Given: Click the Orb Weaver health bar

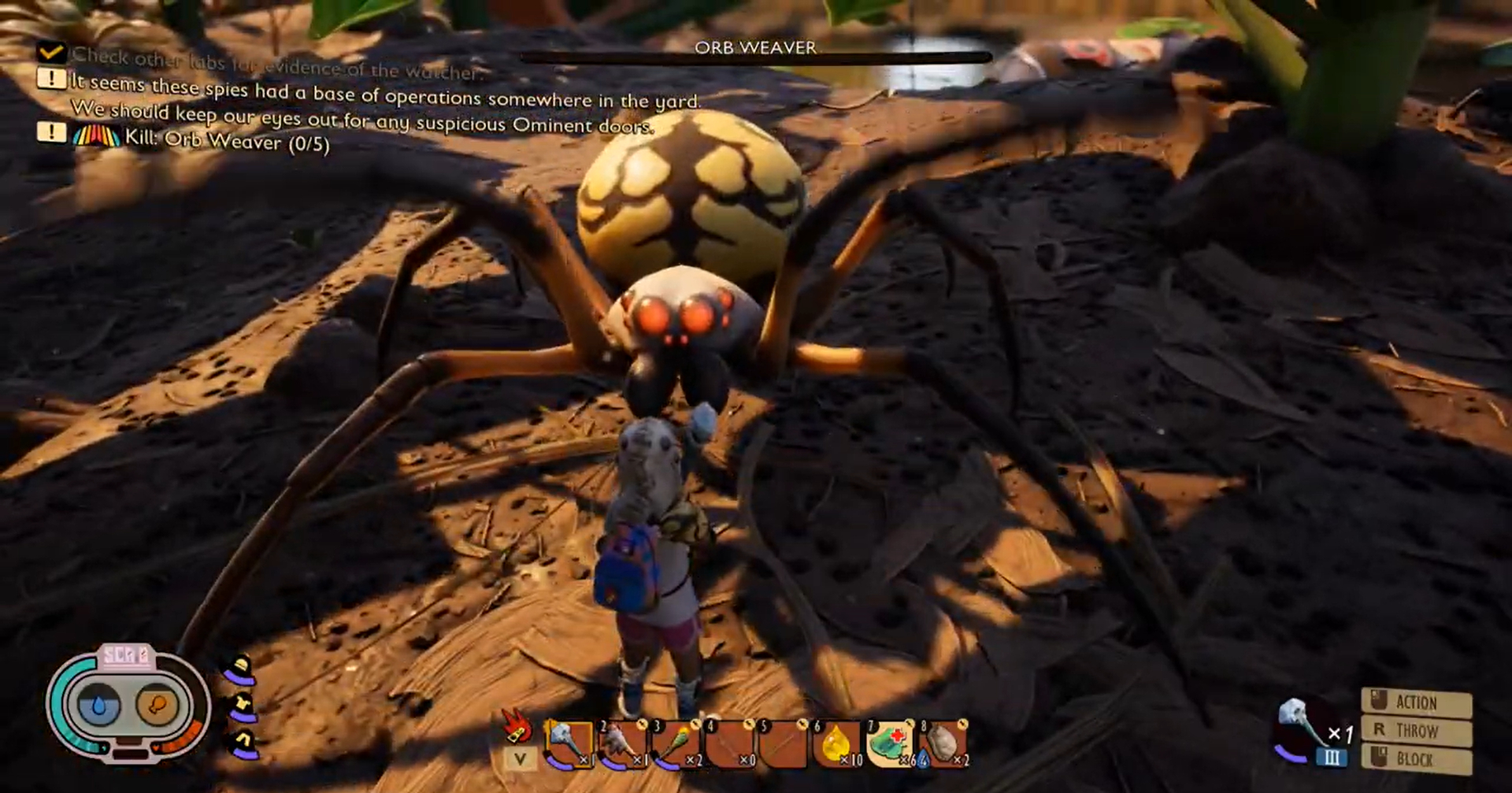Looking at the screenshot, I should pyautogui.click(x=756, y=57).
